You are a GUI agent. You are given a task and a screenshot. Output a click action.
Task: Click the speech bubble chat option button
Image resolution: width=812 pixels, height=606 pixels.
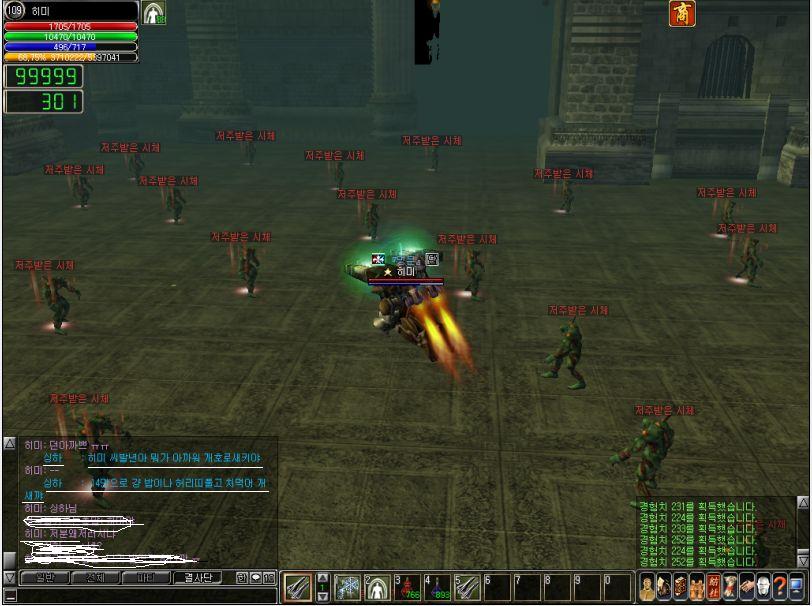tap(256, 578)
